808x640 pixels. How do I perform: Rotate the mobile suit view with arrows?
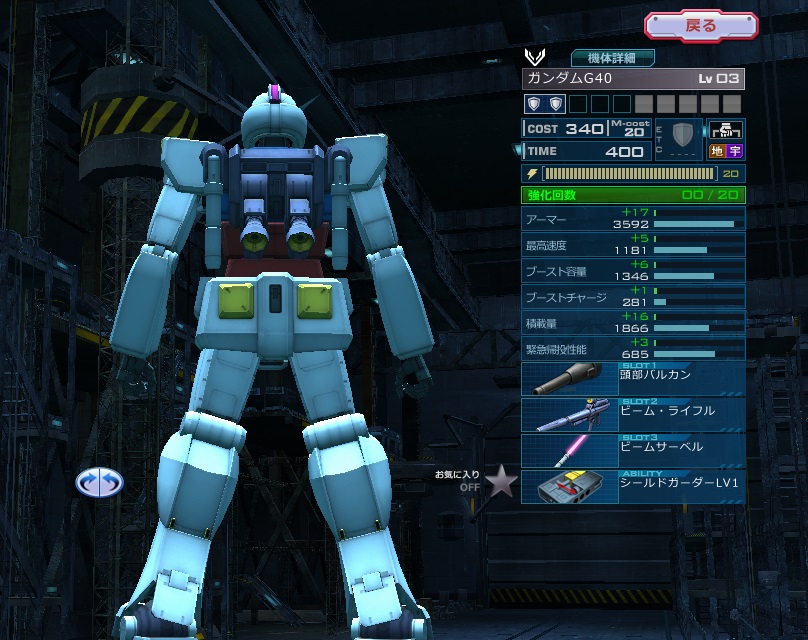[99, 483]
